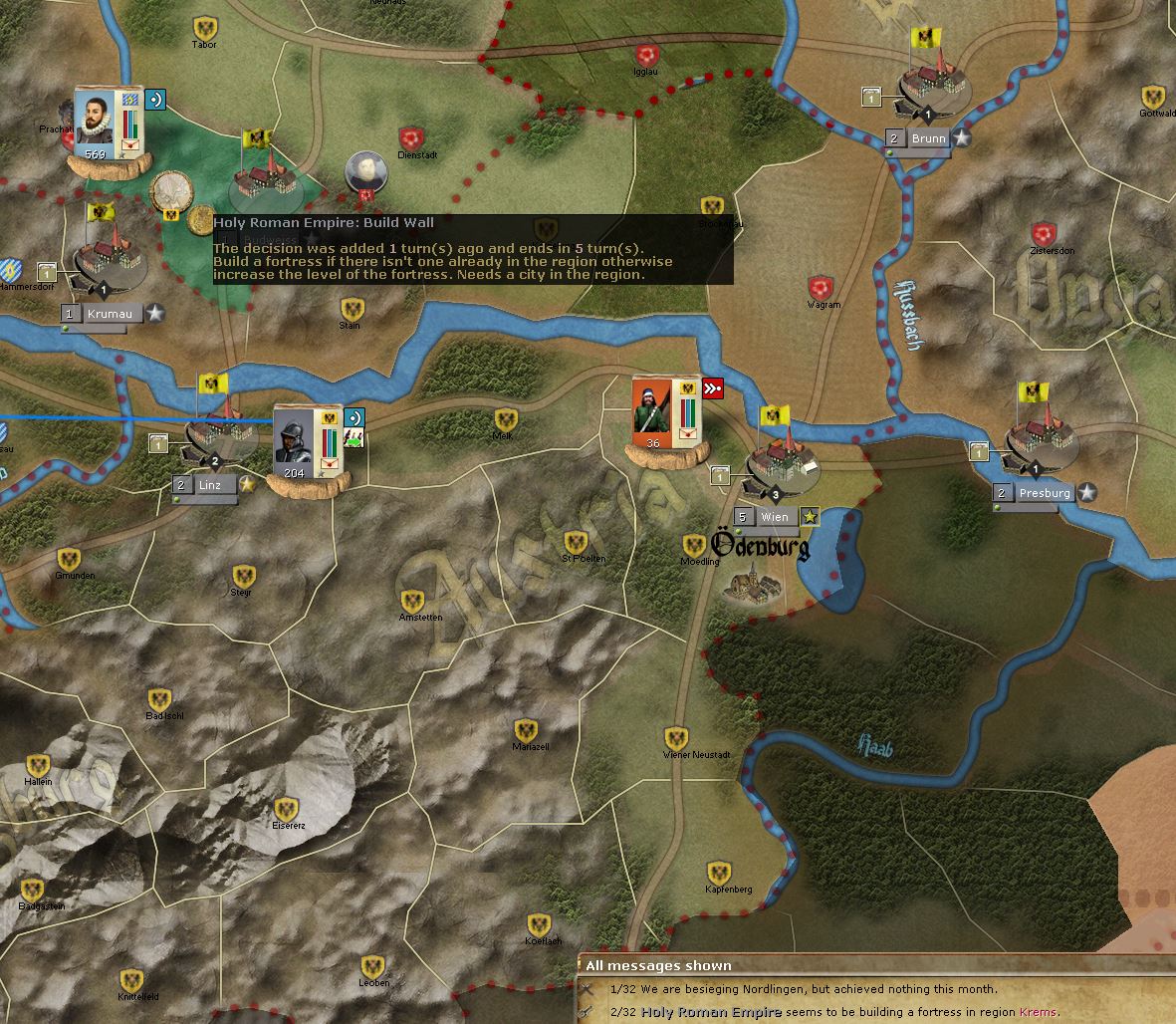
Task: Click the Wien city name label
Action: click(x=774, y=517)
